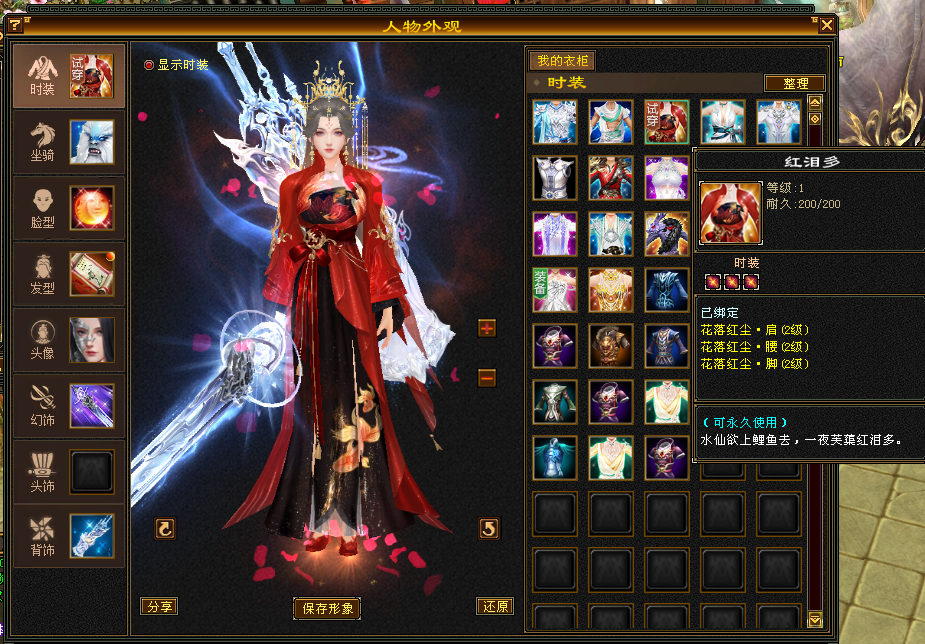Open the 背饰 back ornament category
925x644 pixels.
coord(68,536)
